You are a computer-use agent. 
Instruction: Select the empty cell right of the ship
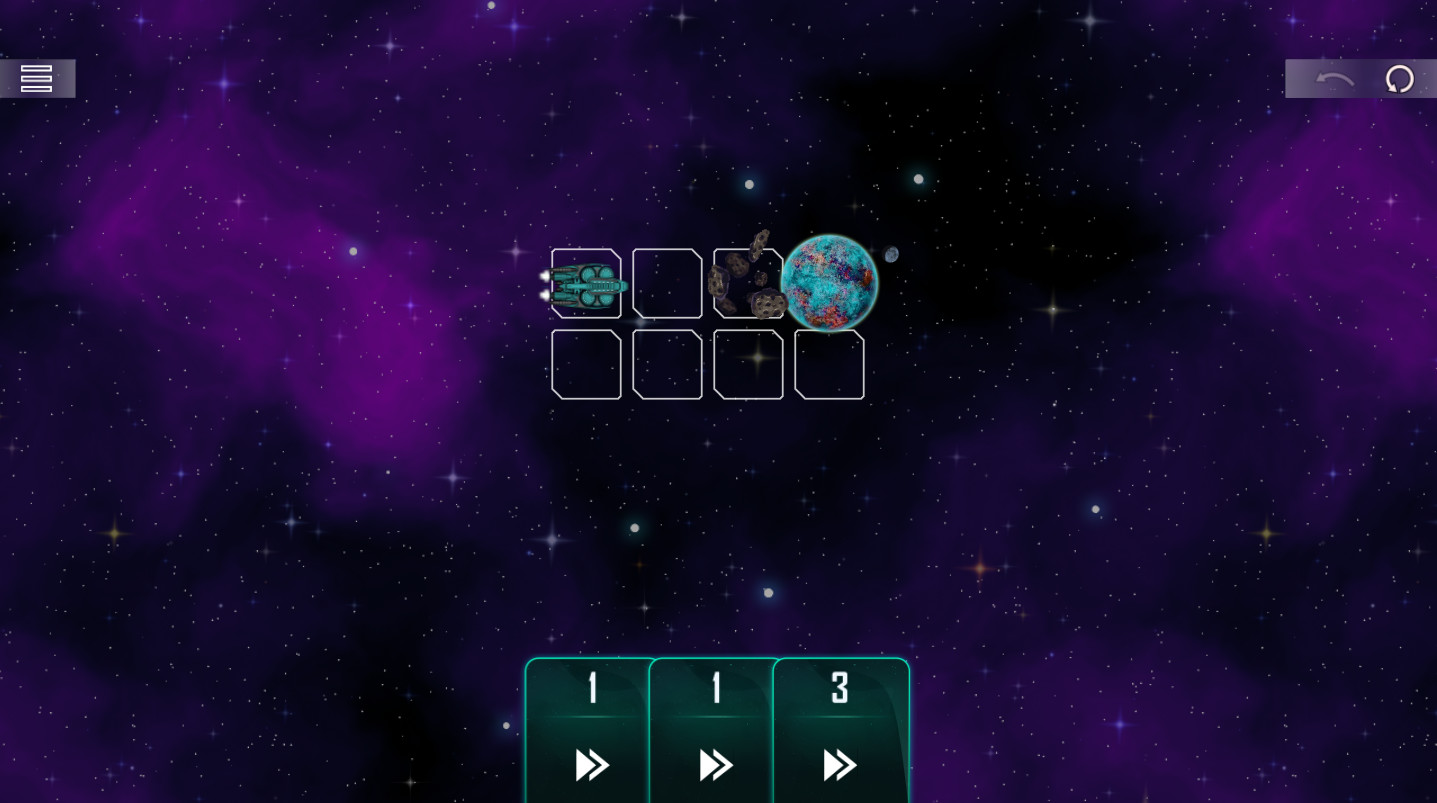[667, 284]
